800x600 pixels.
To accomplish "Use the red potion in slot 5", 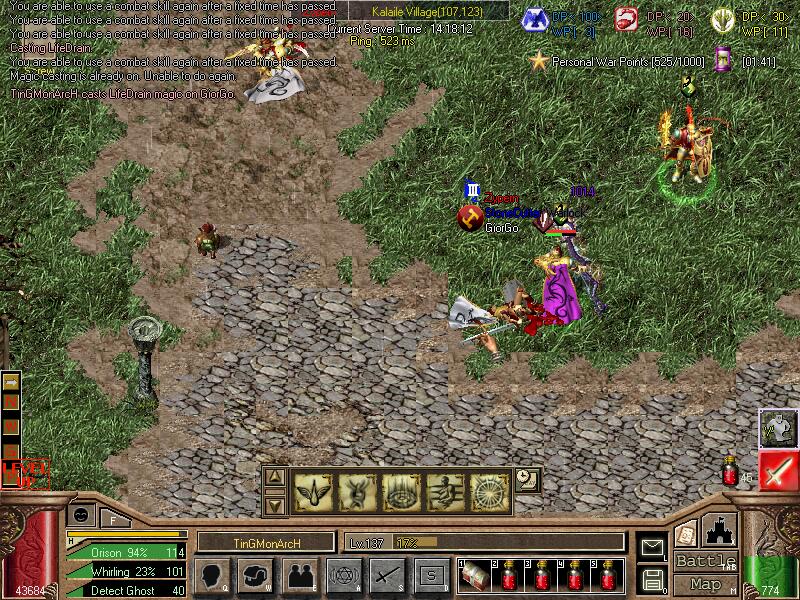I will pyautogui.click(x=609, y=575).
